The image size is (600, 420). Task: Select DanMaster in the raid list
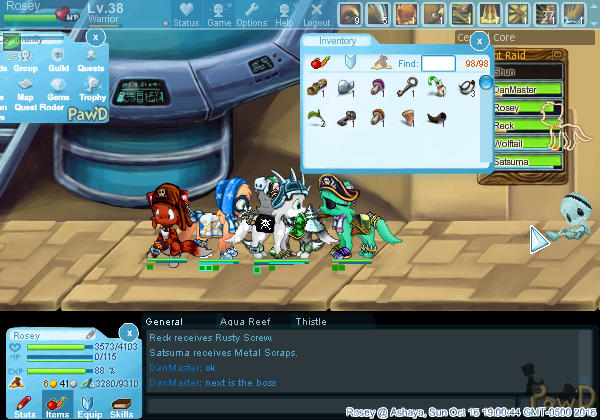[x=520, y=89]
